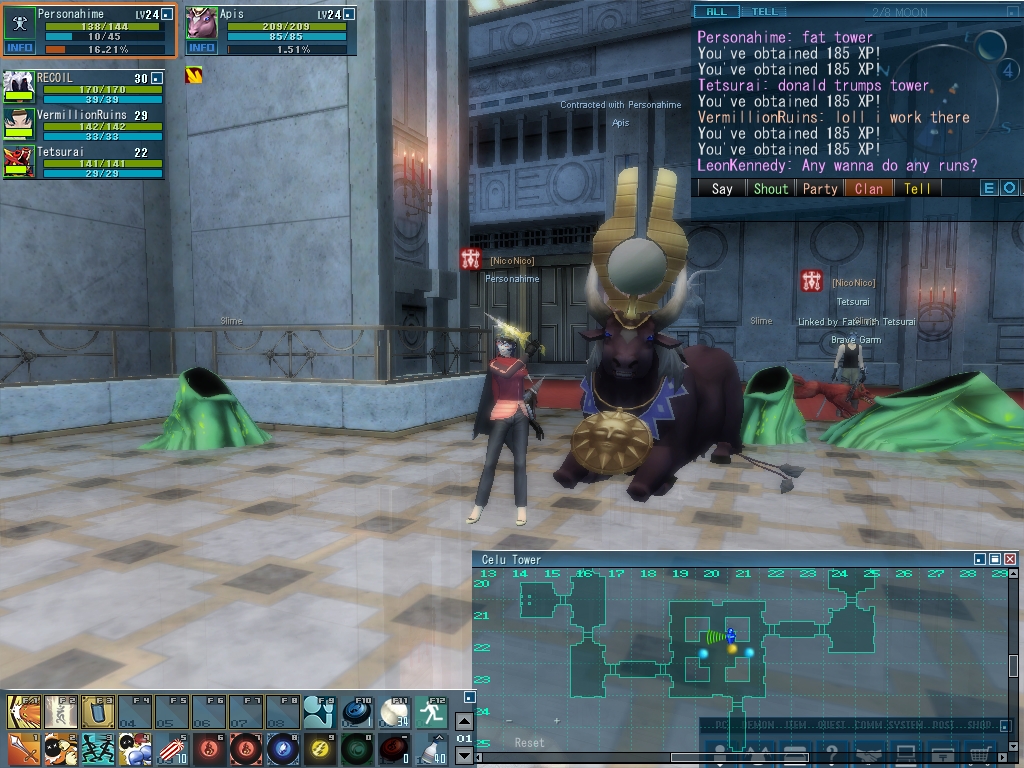The width and height of the screenshot is (1024, 768).
Task: Choose the Party chat channel
Action: click(820, 188)
